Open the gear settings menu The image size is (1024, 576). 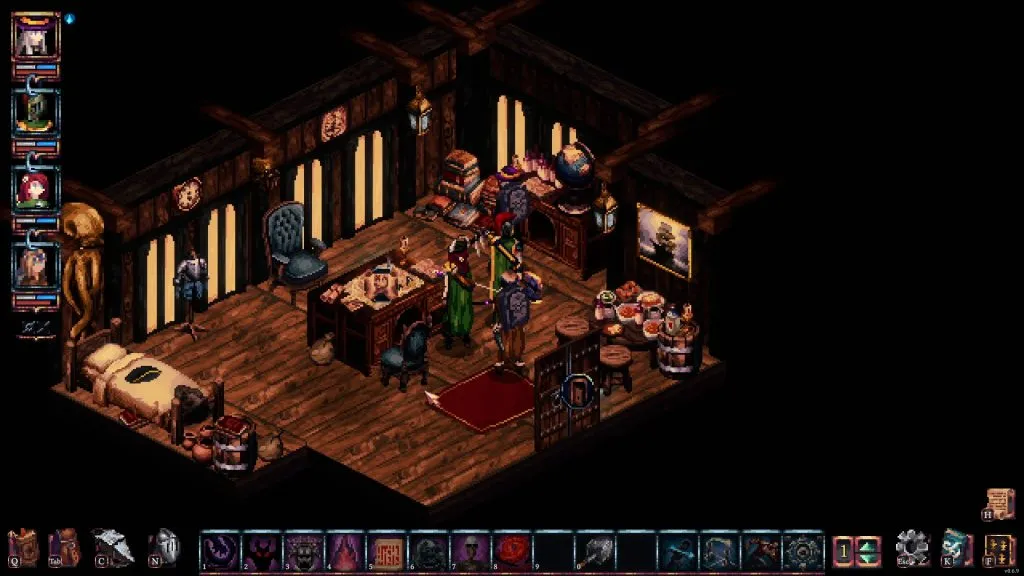tap(912, 549)
